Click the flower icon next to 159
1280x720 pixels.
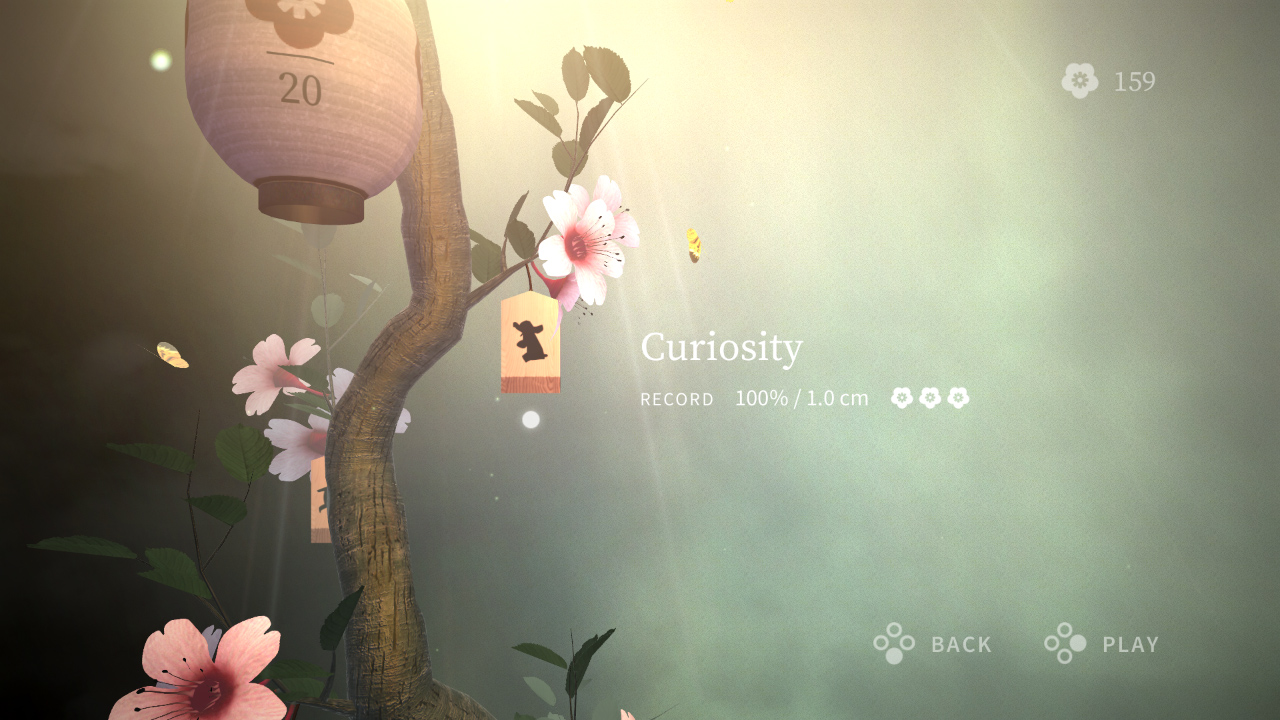[x=1080, y=81]
